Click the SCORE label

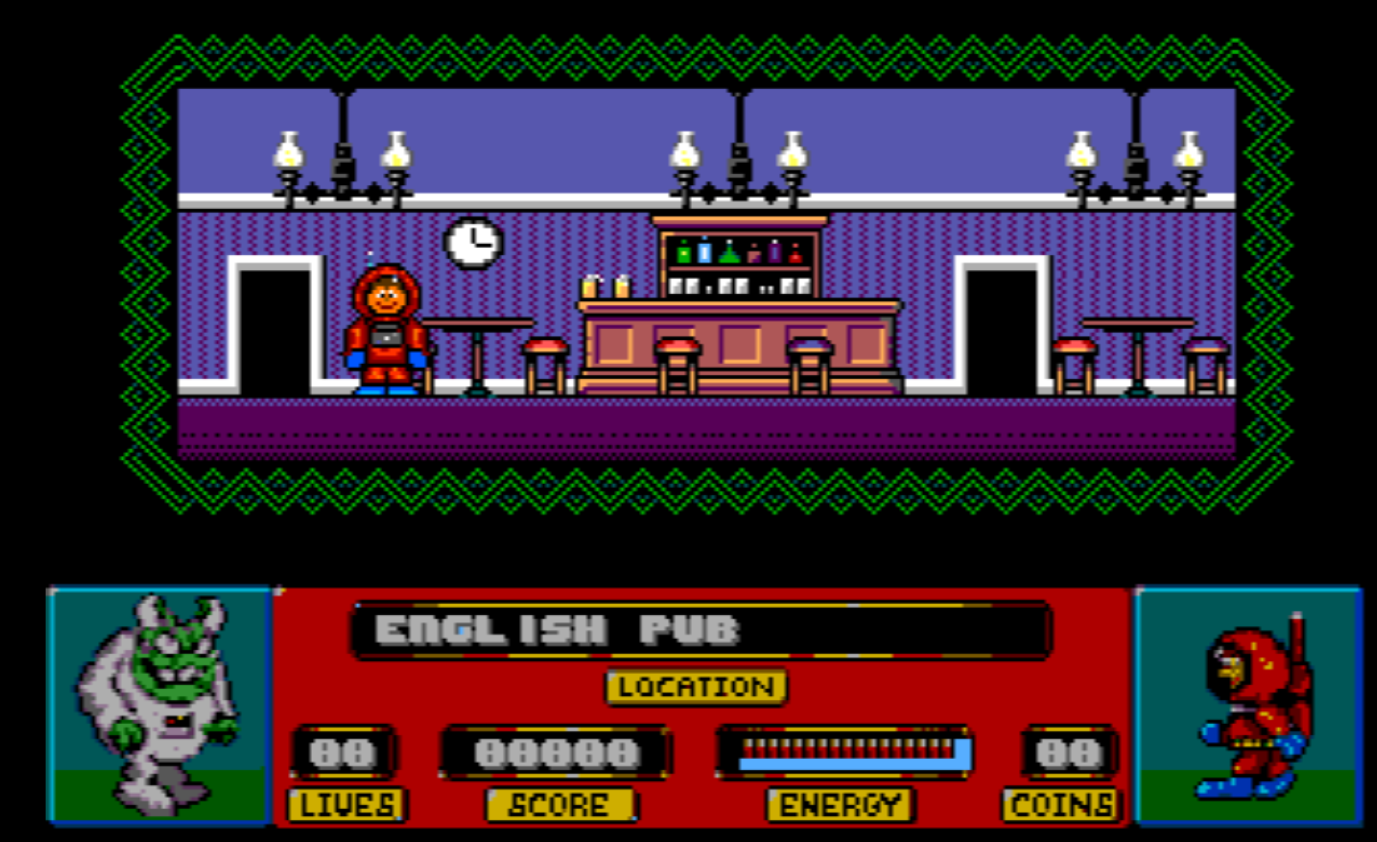click(x=556, y=802)
